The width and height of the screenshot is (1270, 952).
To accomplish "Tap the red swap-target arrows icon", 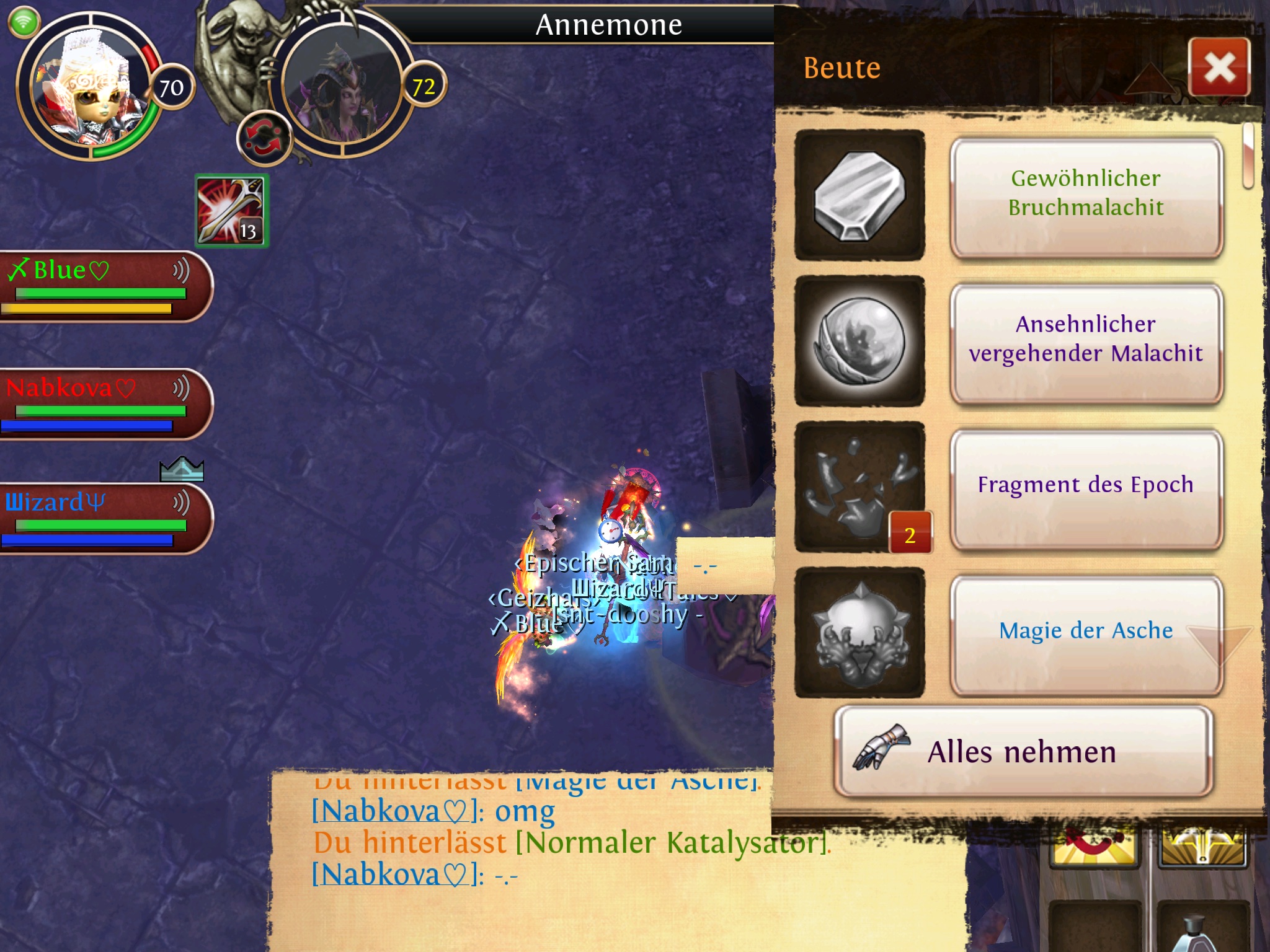I will 264,138.
